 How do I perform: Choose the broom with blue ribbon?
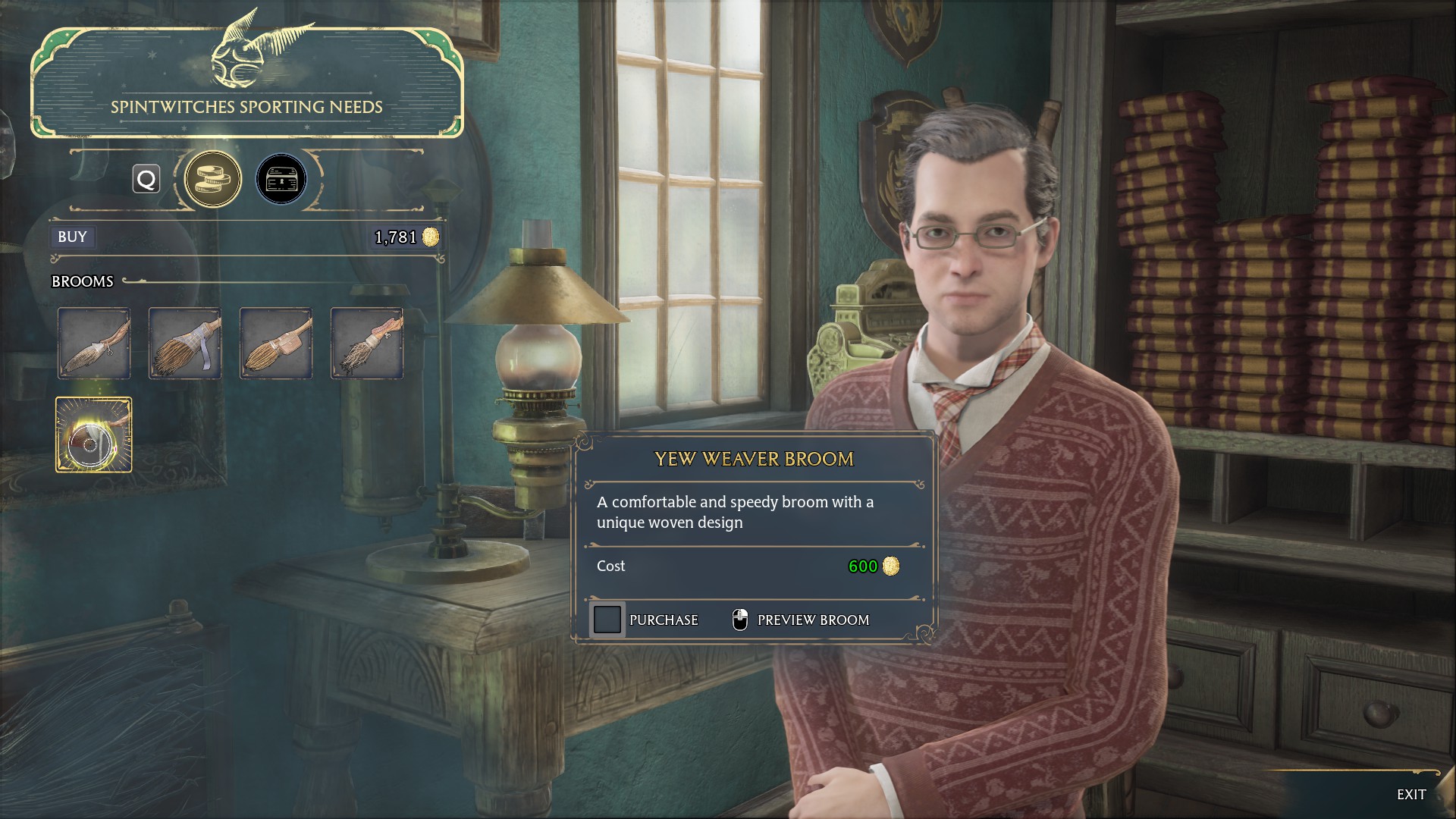185,344
